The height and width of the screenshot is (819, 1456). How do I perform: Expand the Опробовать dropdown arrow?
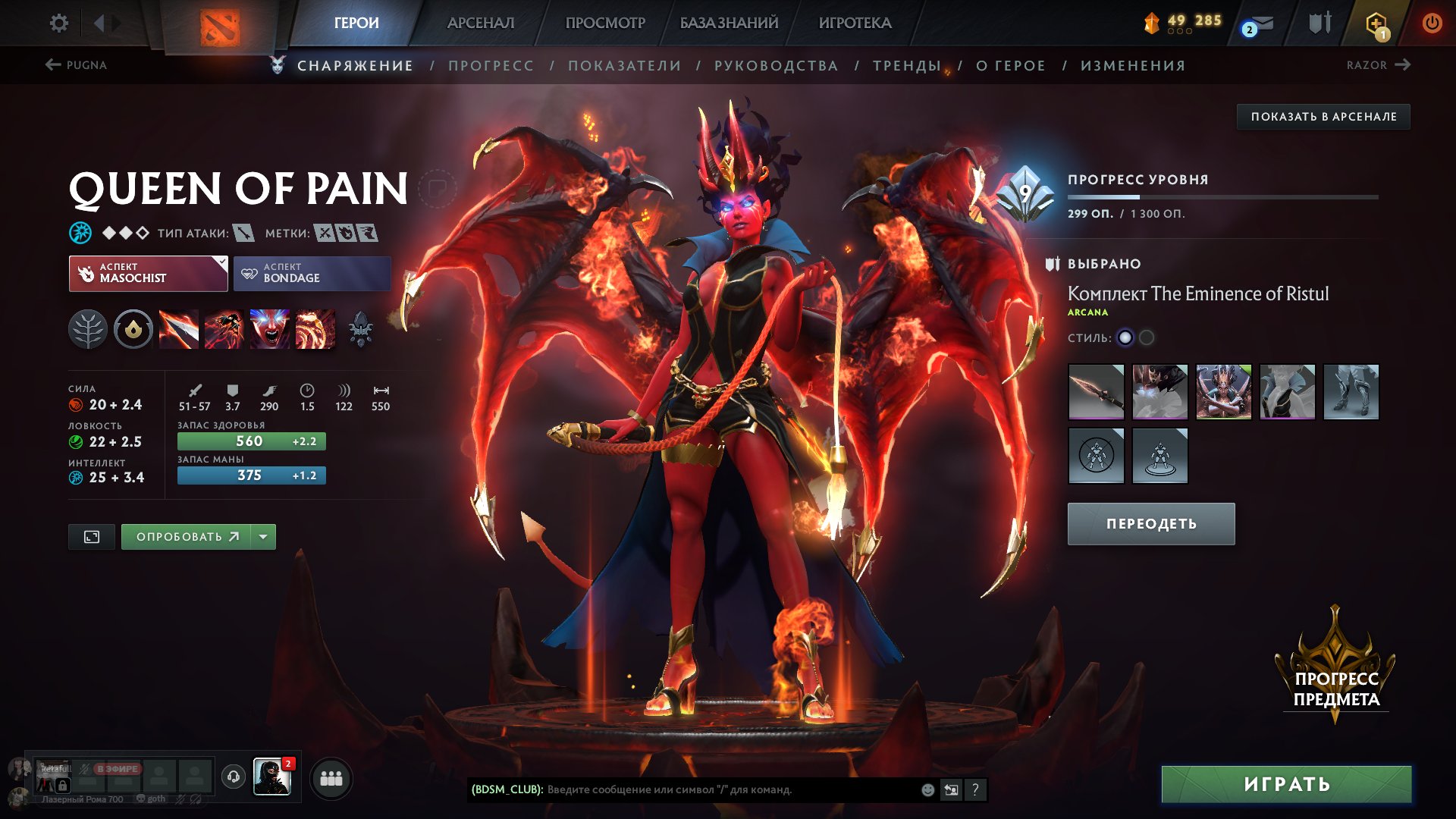(263, 537)
